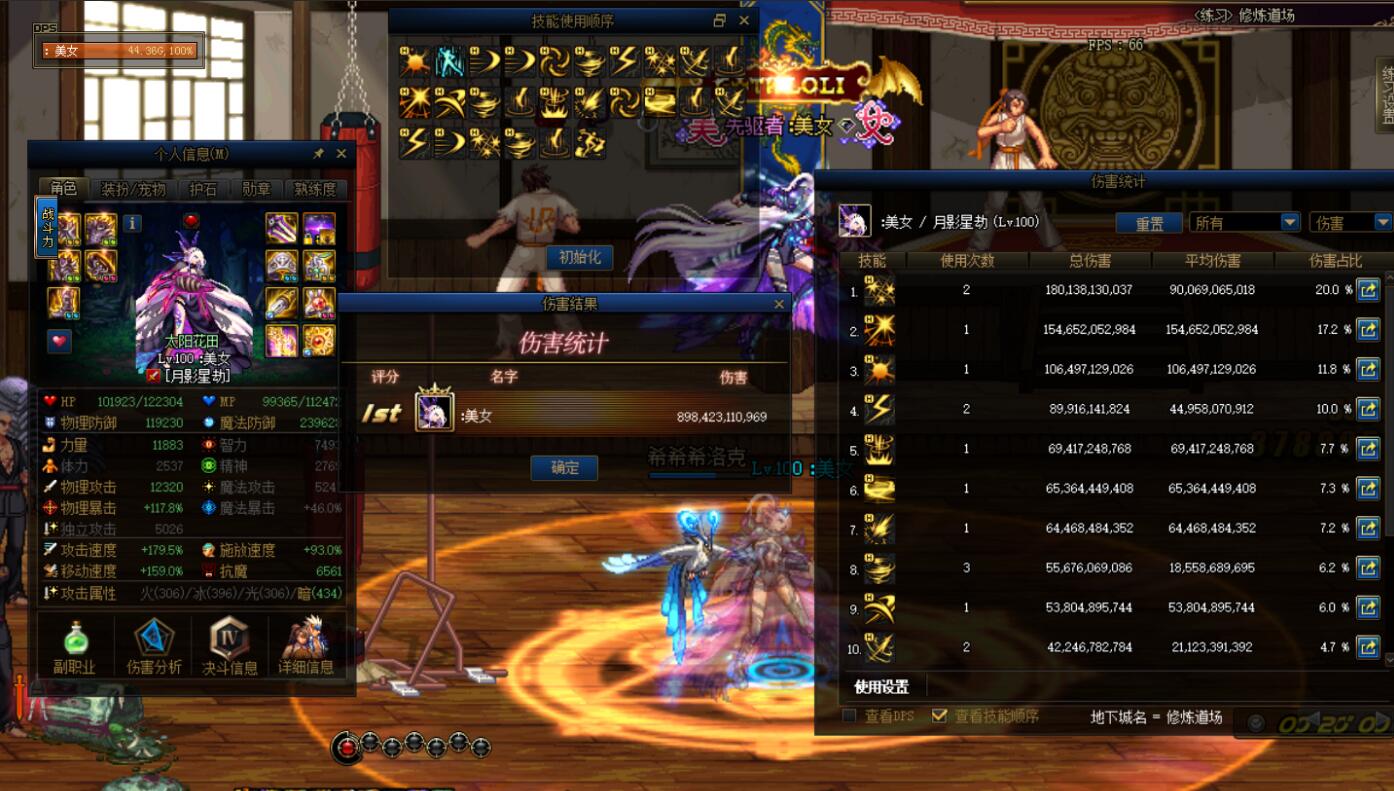This screenshot has width=1394, height=791.
Task: Select the 使用设置 tab
Action: [882, 687]
